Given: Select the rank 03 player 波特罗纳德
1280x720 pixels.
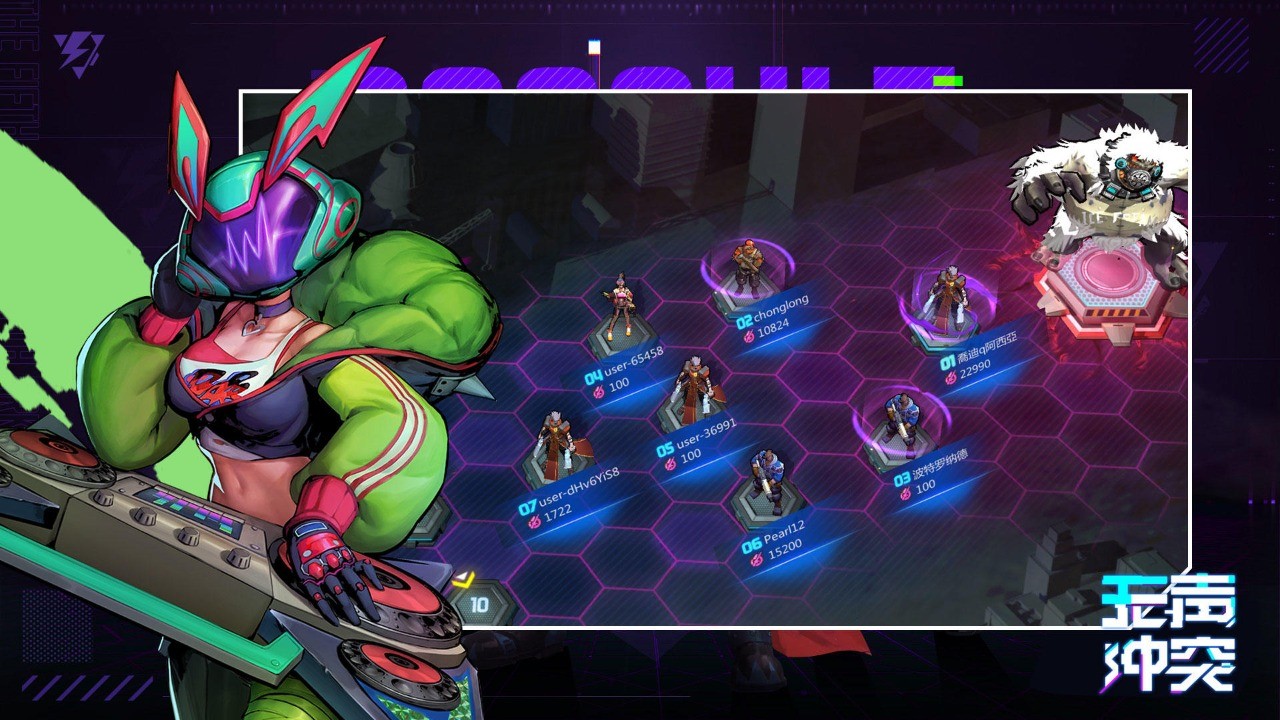Looking at the screenshot, I should 899,420.
